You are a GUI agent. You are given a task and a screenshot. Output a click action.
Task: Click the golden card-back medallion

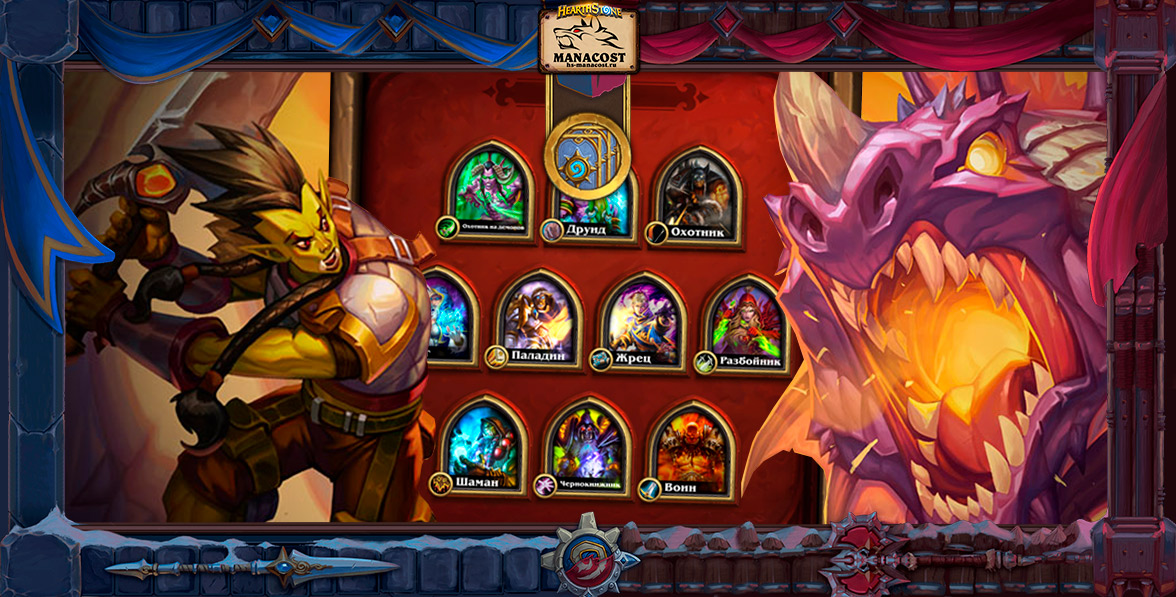tap(588, 157)
